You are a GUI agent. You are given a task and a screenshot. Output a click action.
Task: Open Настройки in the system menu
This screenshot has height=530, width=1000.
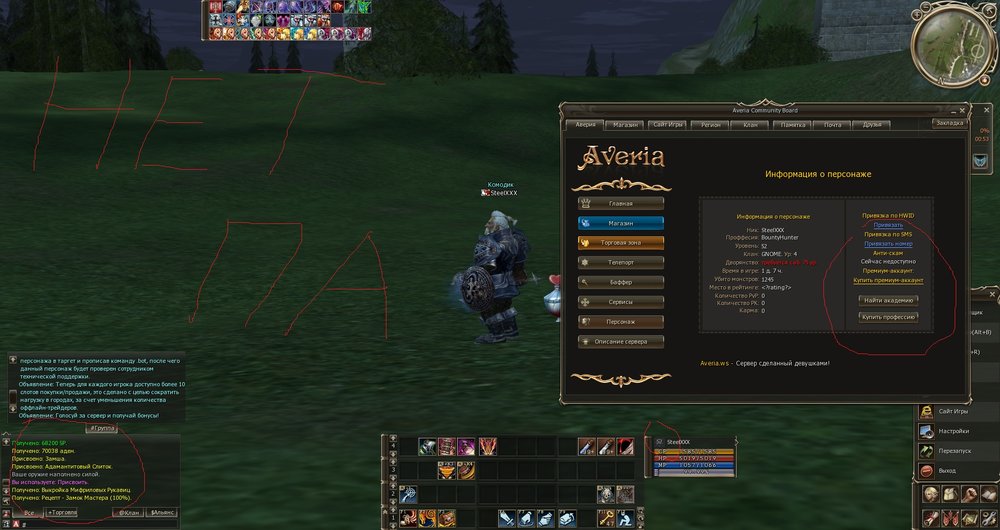click(954, 431)
